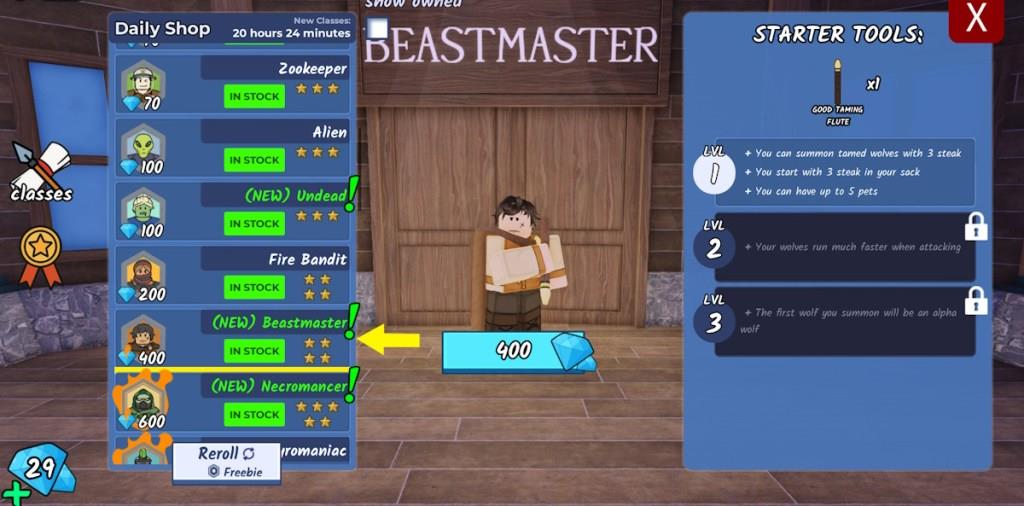This screenshot has height=506, width=1024.
Task: Close the Beastmaster class panel
Action: pos(976,18)
